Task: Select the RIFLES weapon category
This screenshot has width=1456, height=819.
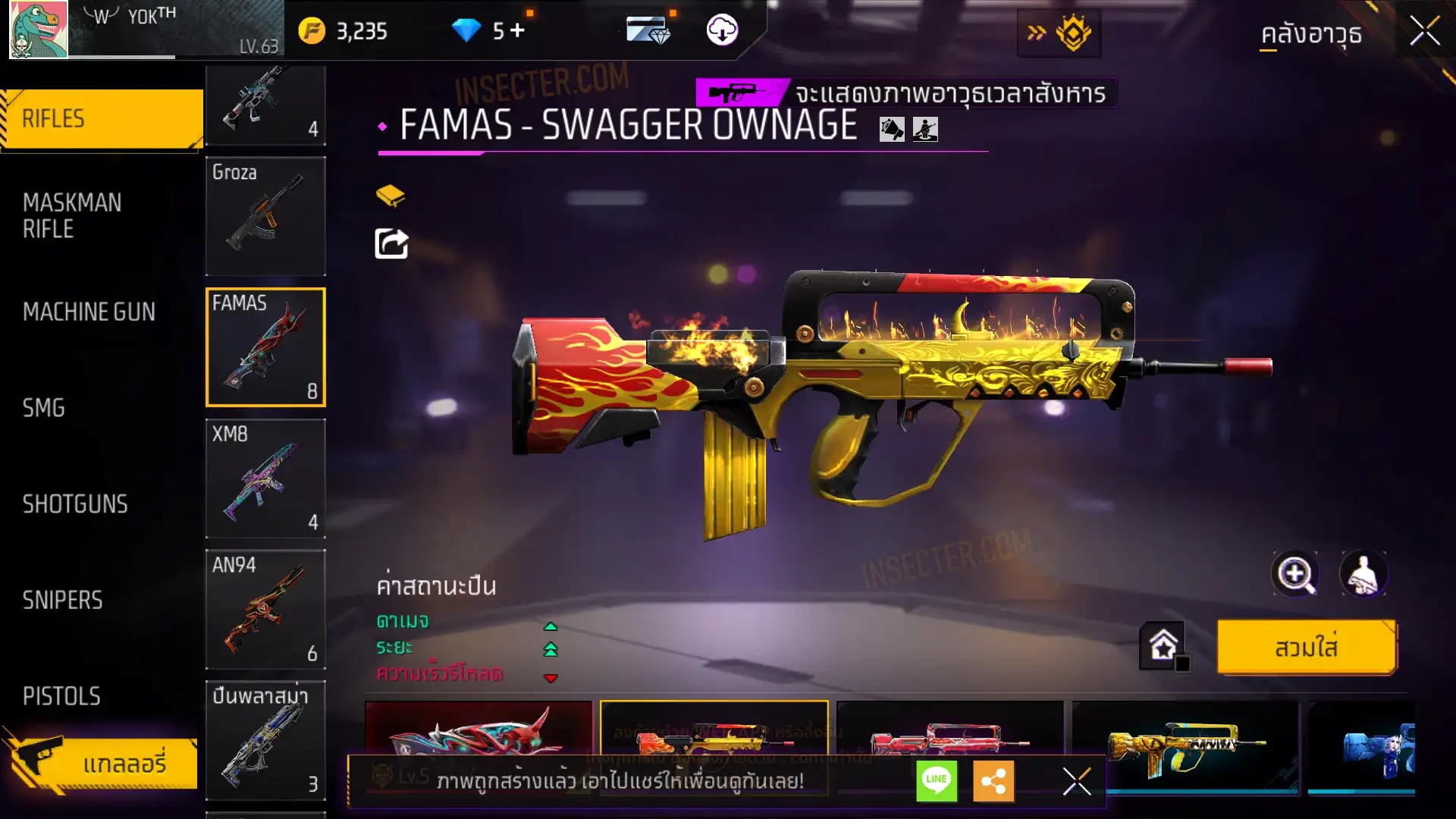Action: point(102,119)
